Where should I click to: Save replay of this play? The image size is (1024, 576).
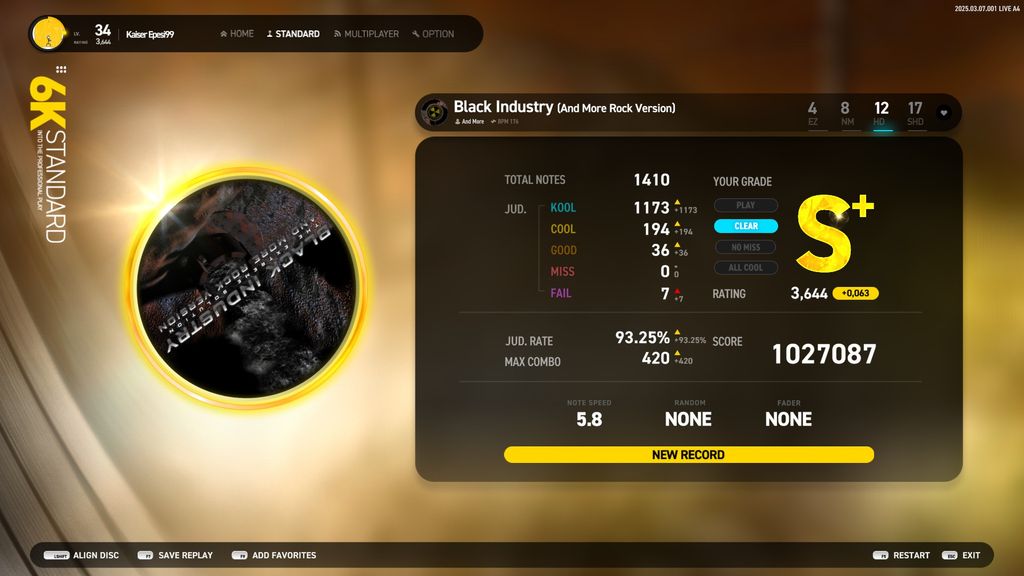(175, 555)
